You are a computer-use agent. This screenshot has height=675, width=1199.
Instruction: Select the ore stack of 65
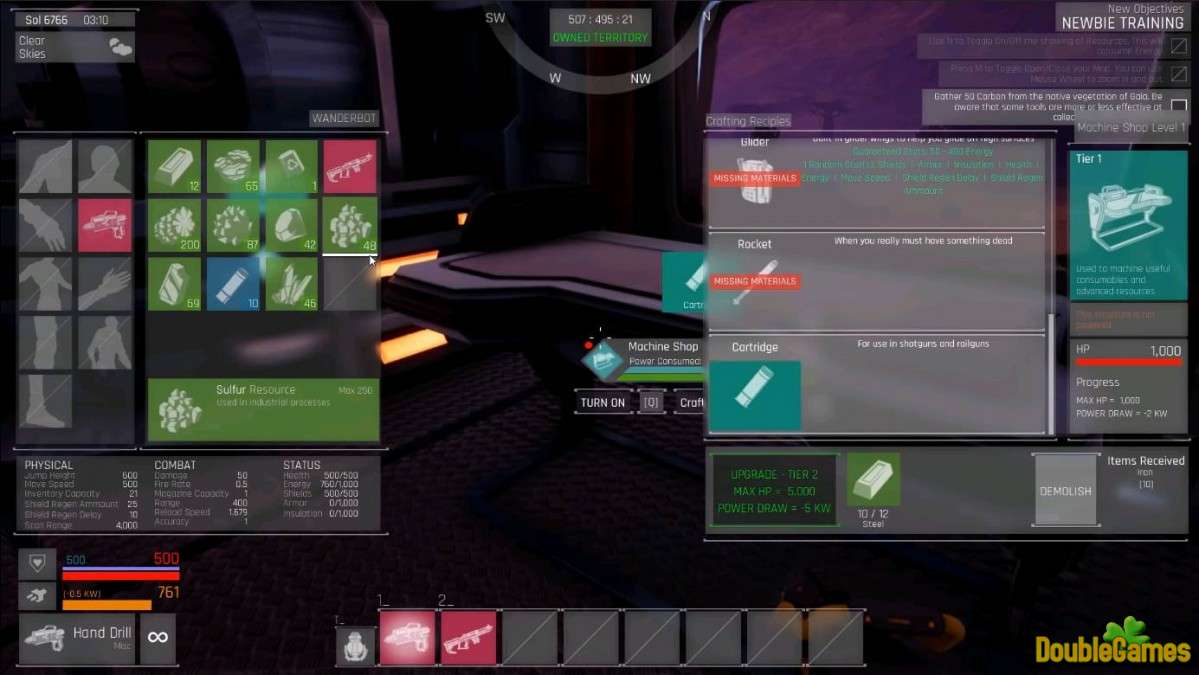pos(233,166)
